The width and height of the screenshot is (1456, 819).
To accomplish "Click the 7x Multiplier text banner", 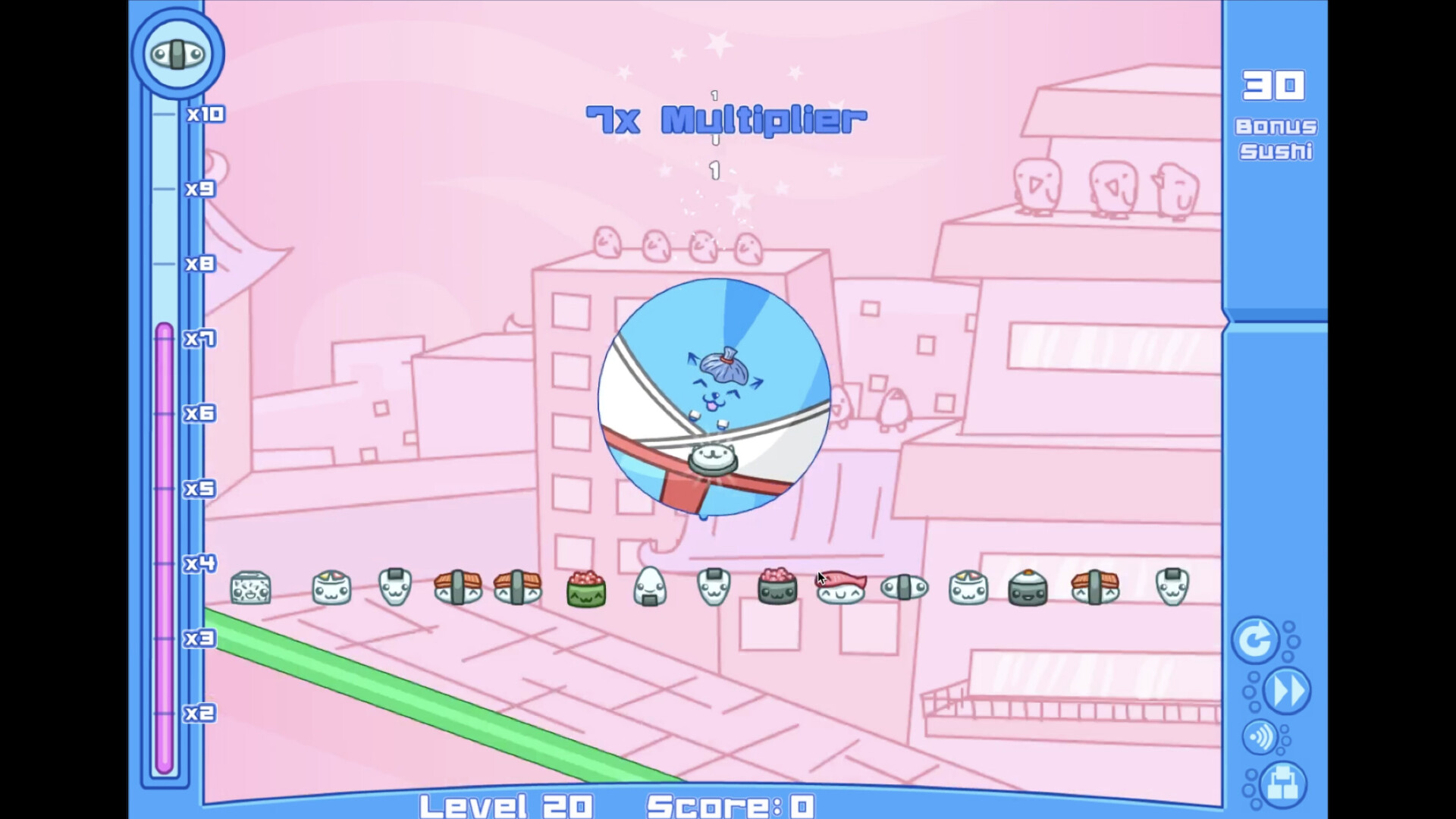I will coord(726,119).
